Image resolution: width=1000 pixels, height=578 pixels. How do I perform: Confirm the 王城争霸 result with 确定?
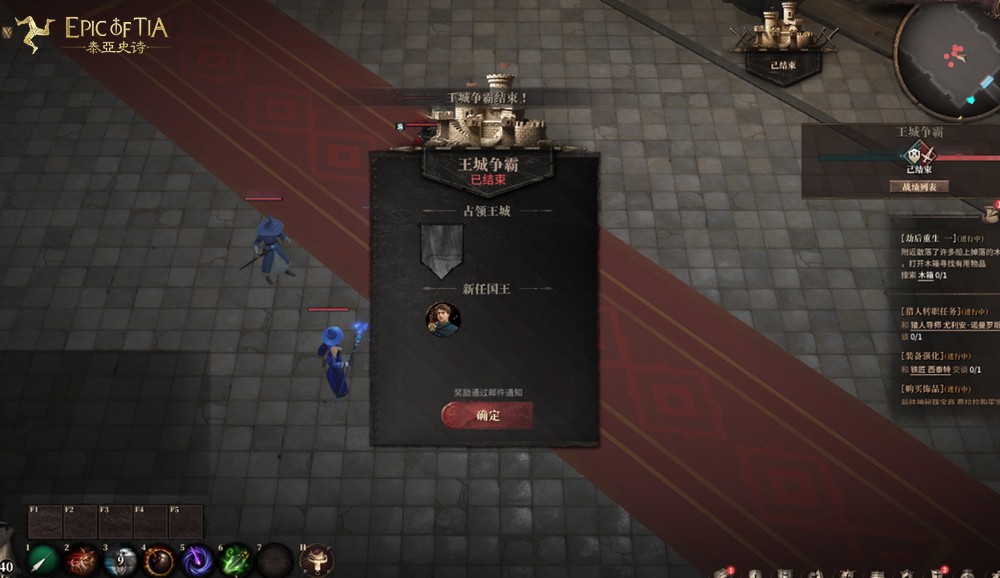point(487,415)
